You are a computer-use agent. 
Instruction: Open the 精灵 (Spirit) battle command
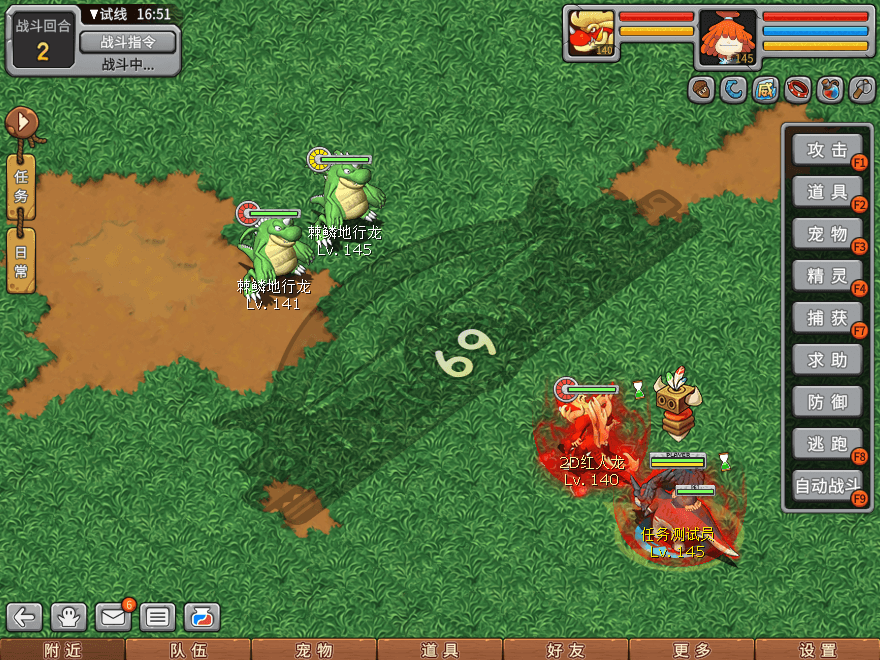click(827, 276)
